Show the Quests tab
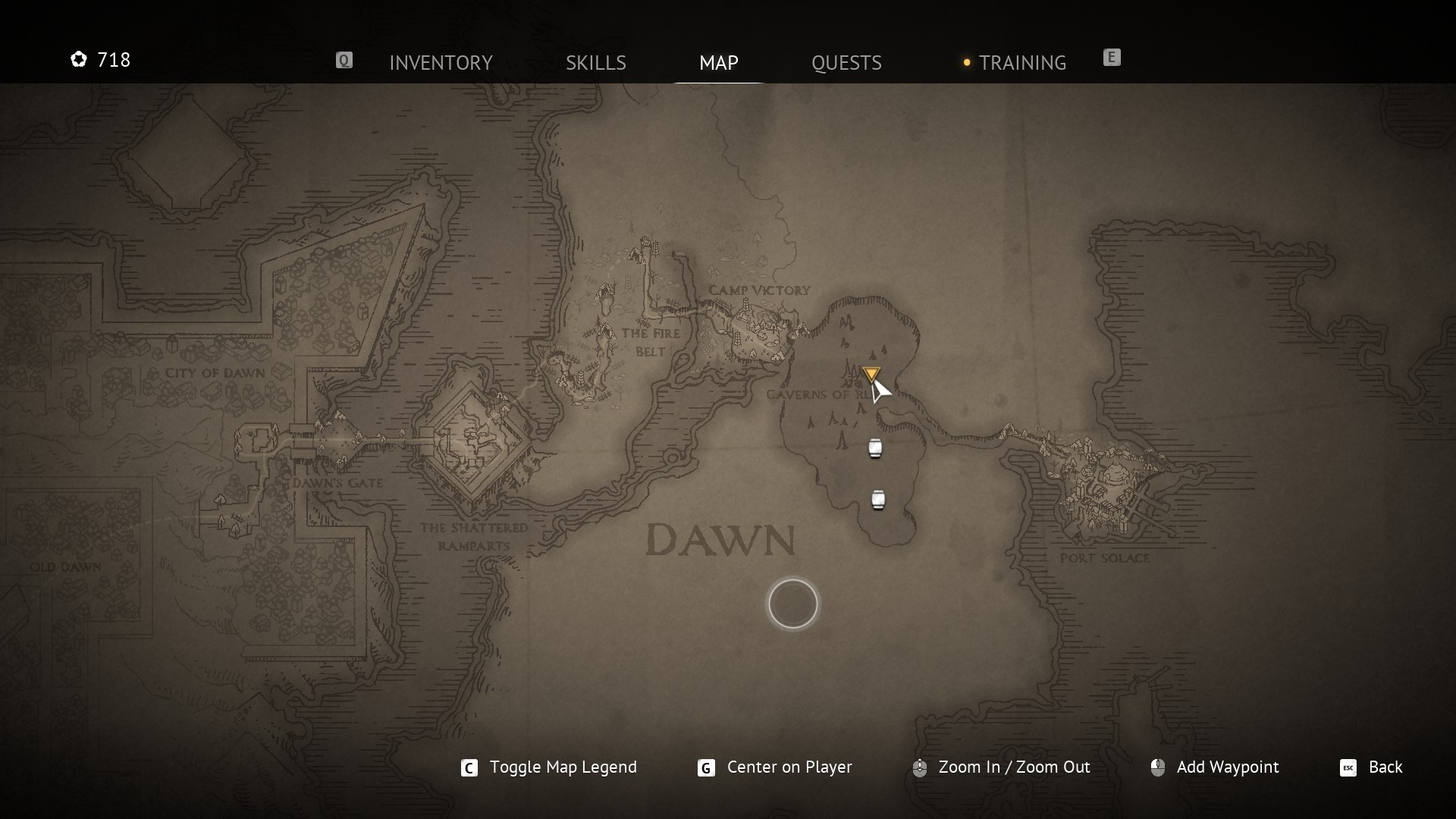1456x819 pixels. [x=846, y=62]
